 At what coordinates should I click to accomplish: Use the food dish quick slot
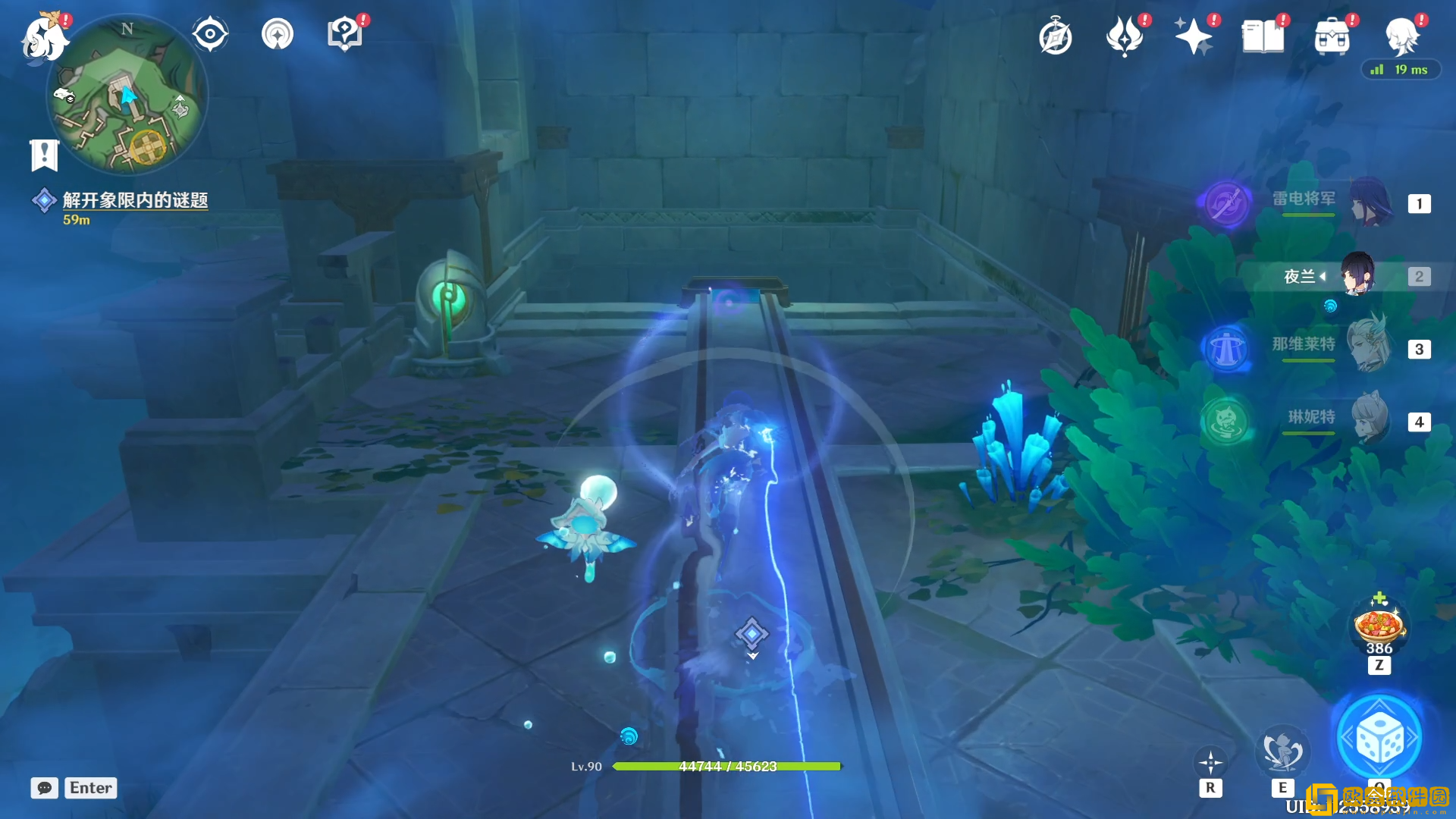(1379, 626)
